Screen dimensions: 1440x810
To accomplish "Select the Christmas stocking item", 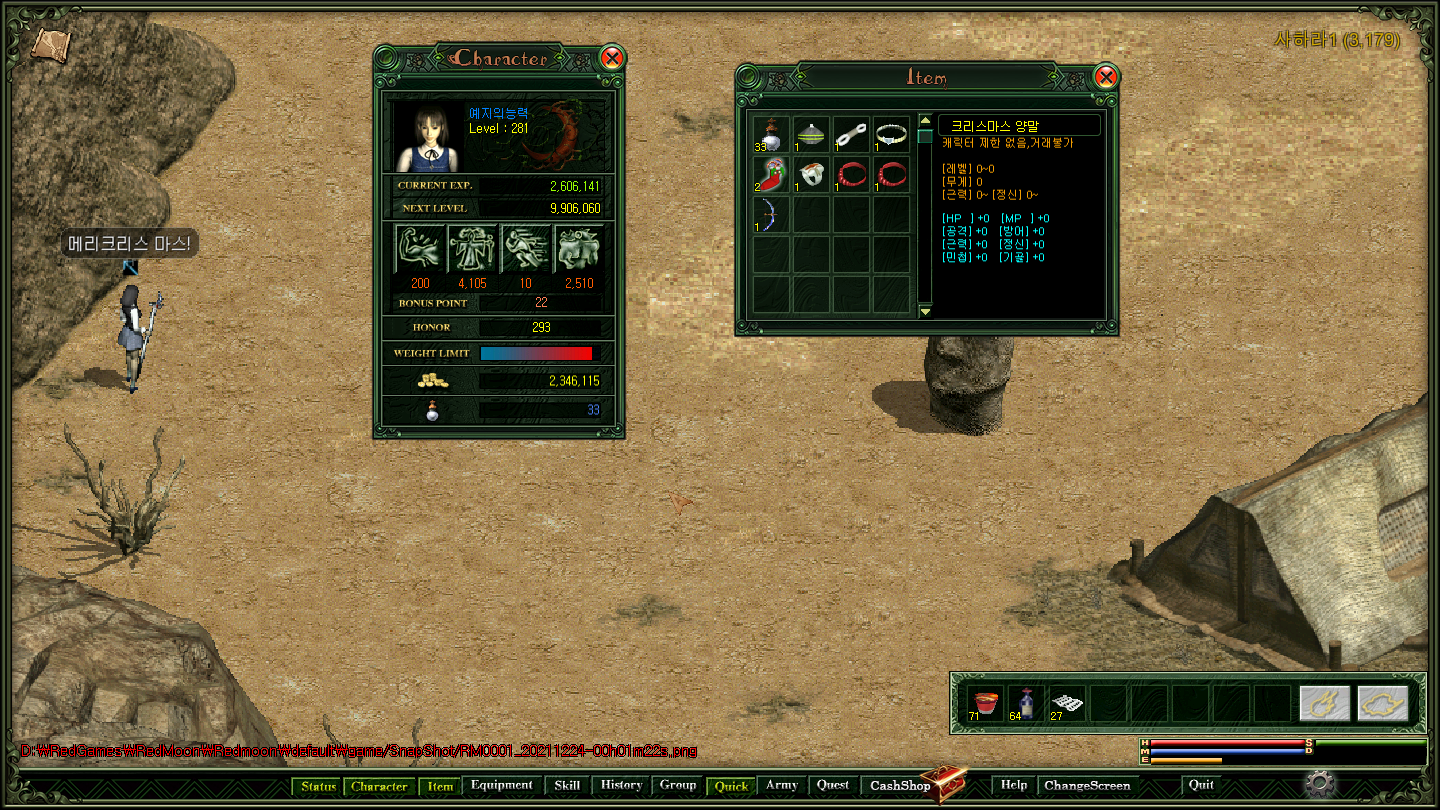I will [772, 174].
